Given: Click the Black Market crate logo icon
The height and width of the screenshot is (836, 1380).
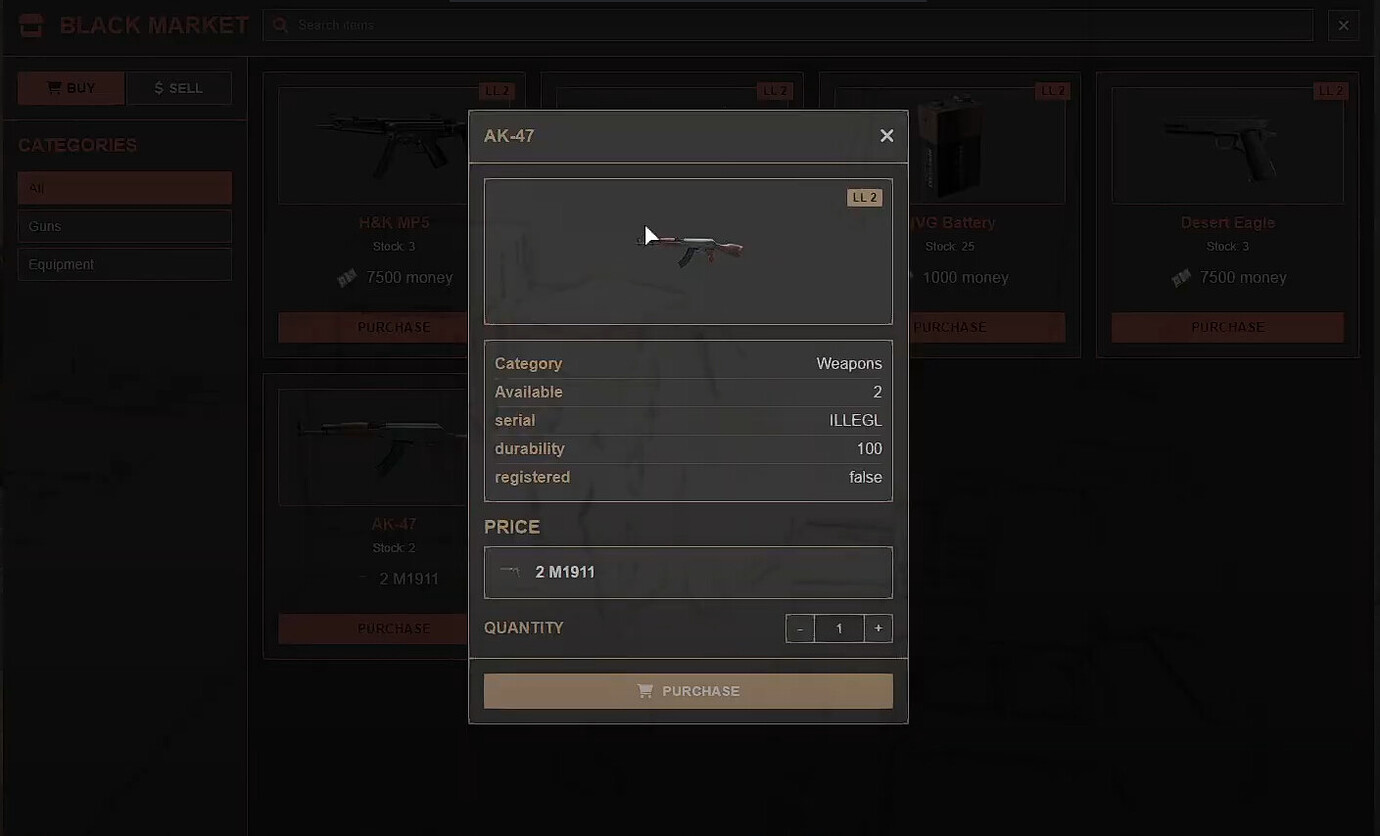Looking at the screenshot, I should [x=30, y=23].
